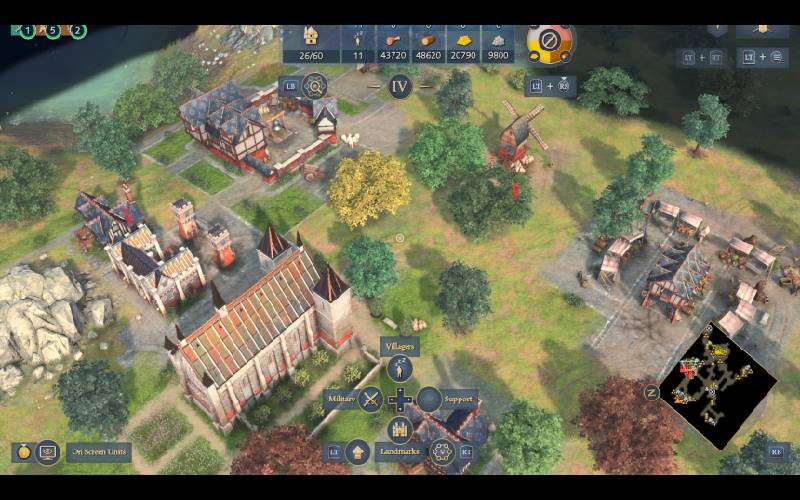Screen dimensions: 800x500
Task: Open the On Screen Units selector
Action: pyautogui.click(x=100, y=452)
